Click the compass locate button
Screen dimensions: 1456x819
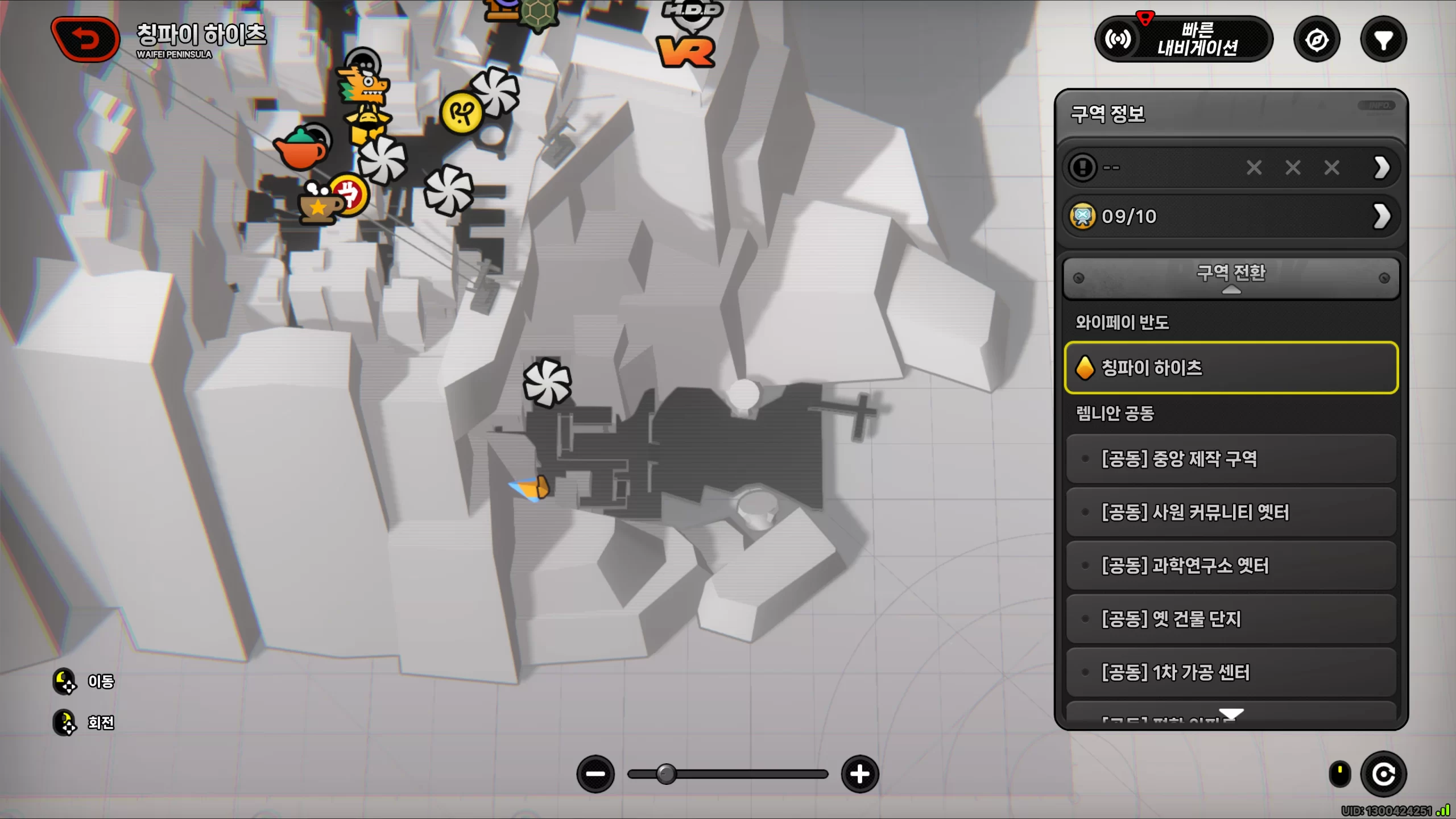[x=1317, y=40]
